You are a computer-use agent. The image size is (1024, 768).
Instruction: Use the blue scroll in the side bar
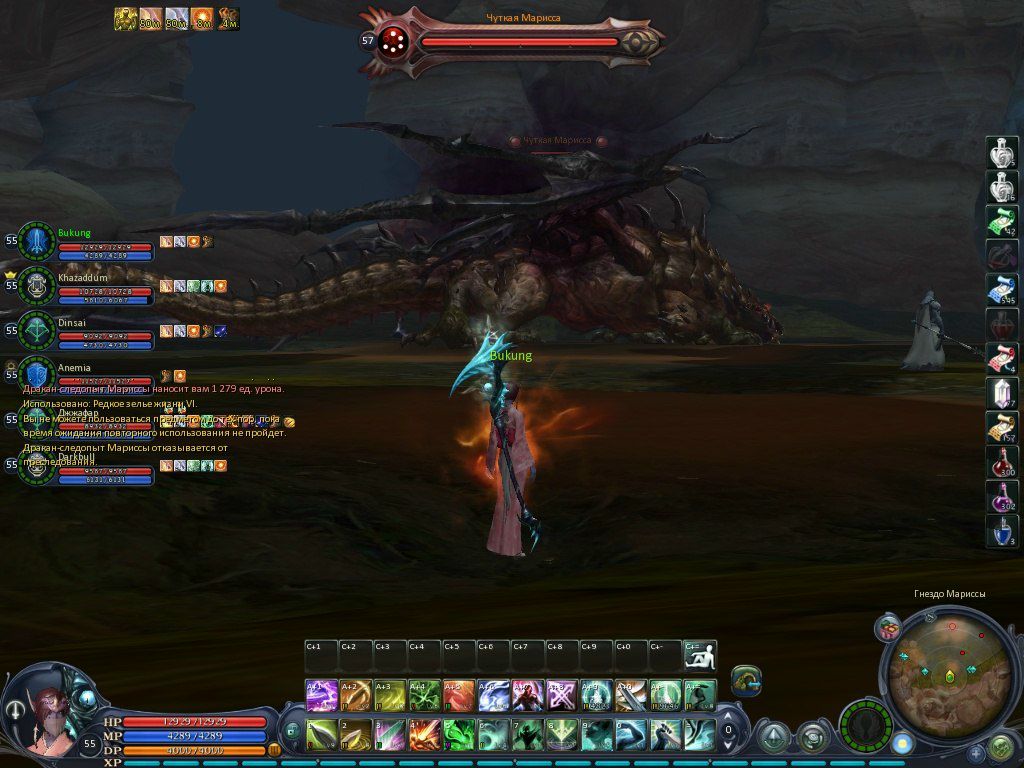(x=1001, y=290)
